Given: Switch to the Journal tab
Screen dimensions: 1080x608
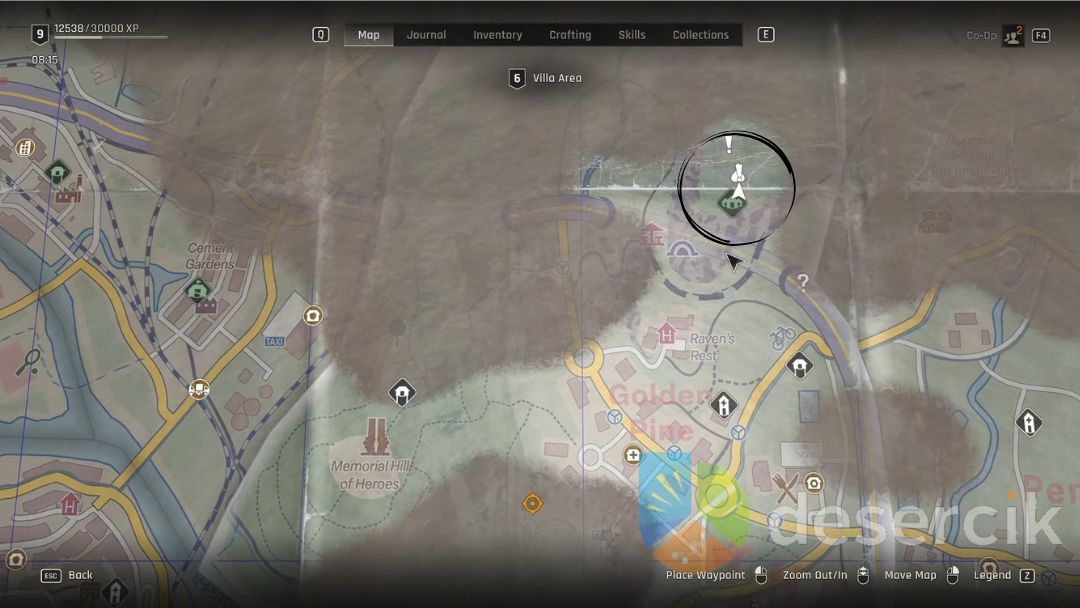Looking at the screenshot, I should click(426, 35).
